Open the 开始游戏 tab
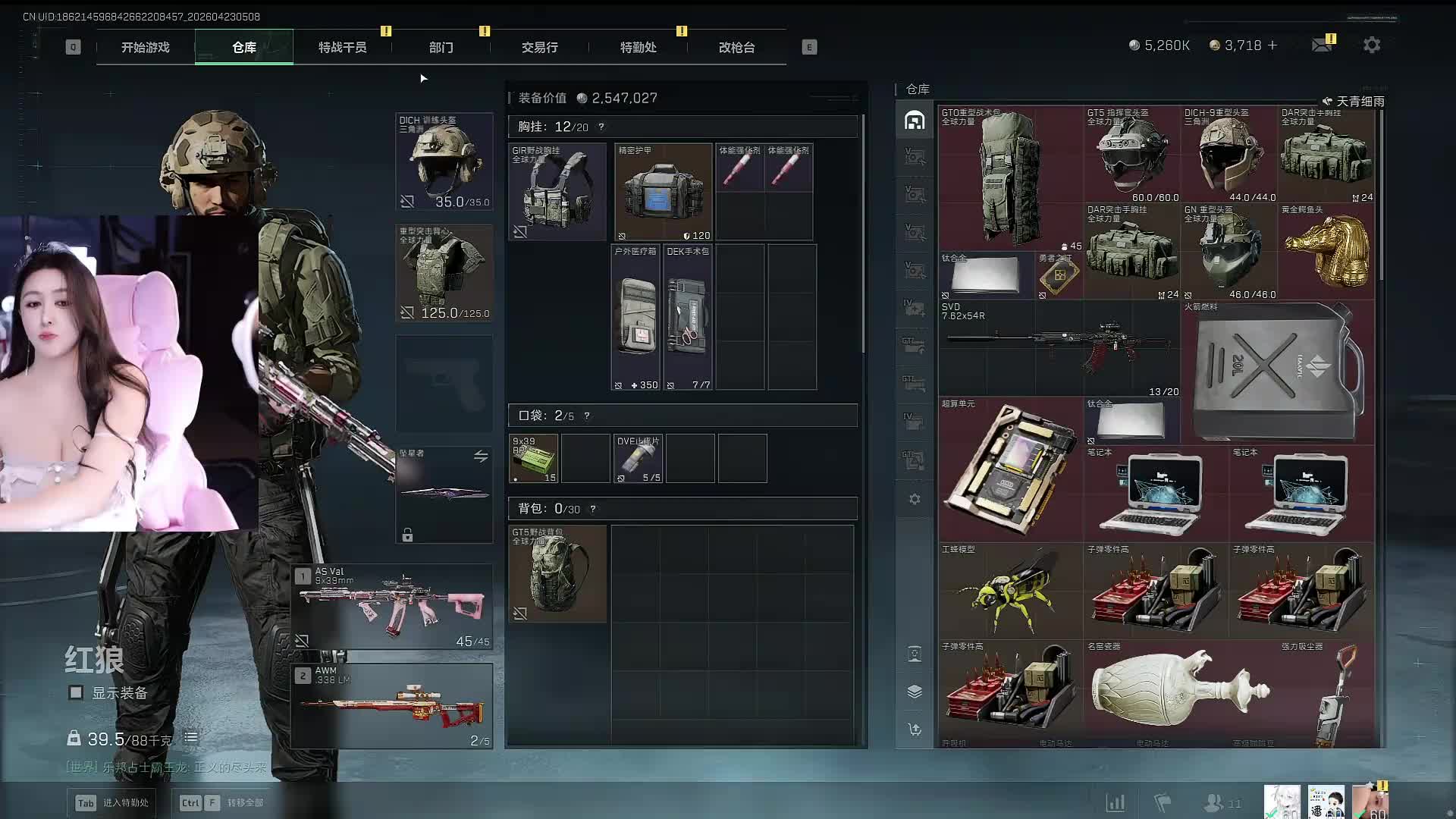Viewport: 1456px width, 819px height. 146,47
